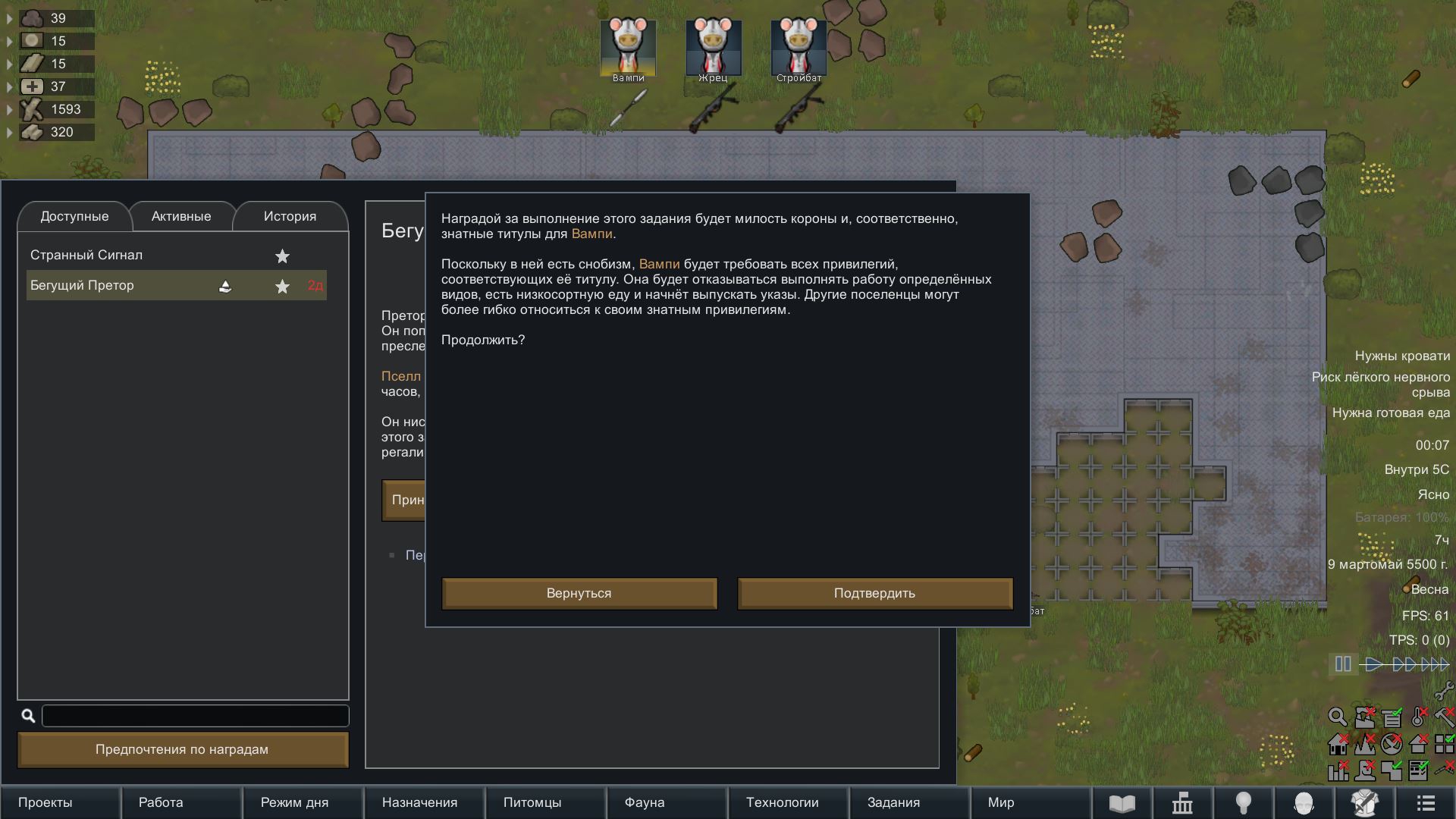Go back with the Вернуться button
Viewport: 1456px width, 819px height.
[579, 593]
